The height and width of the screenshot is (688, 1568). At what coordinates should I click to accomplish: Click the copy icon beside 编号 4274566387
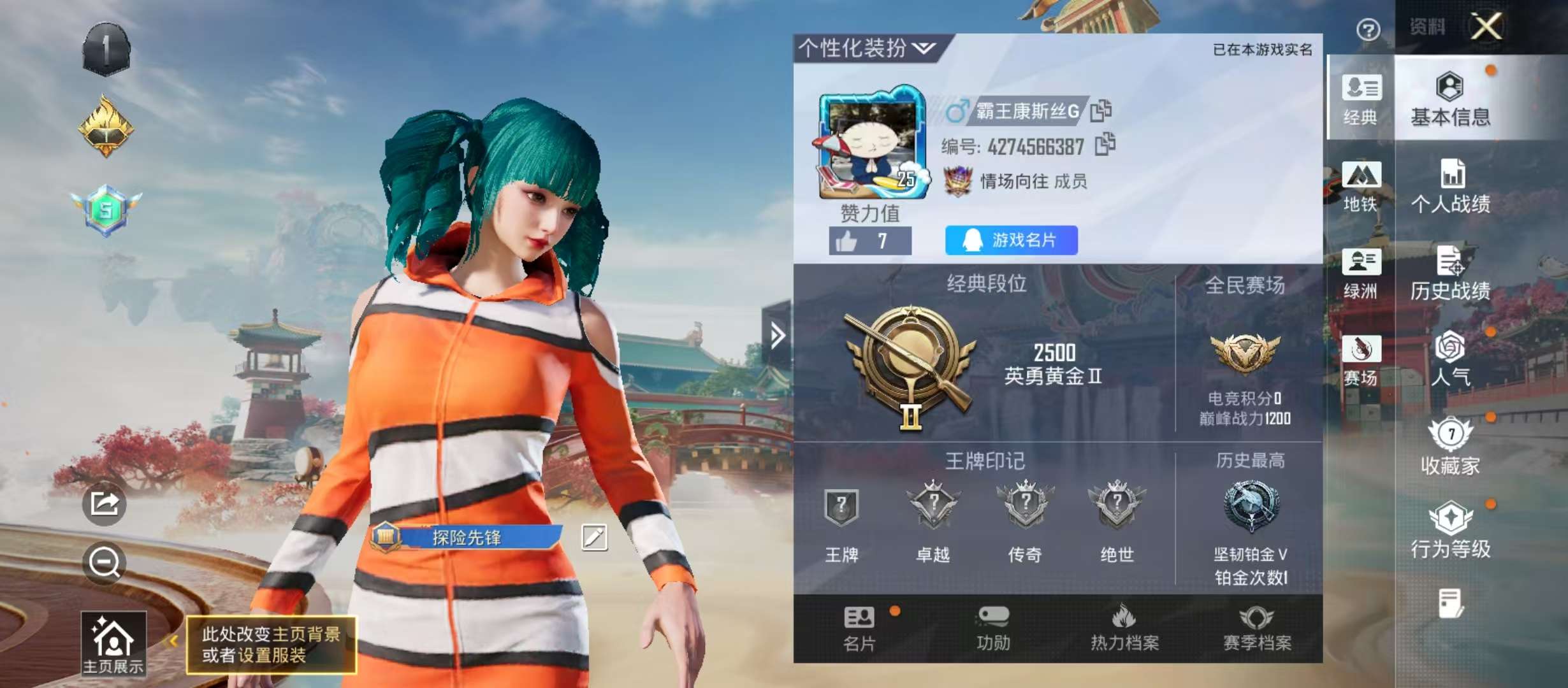pyautogui.click(x=1106, y=145)
